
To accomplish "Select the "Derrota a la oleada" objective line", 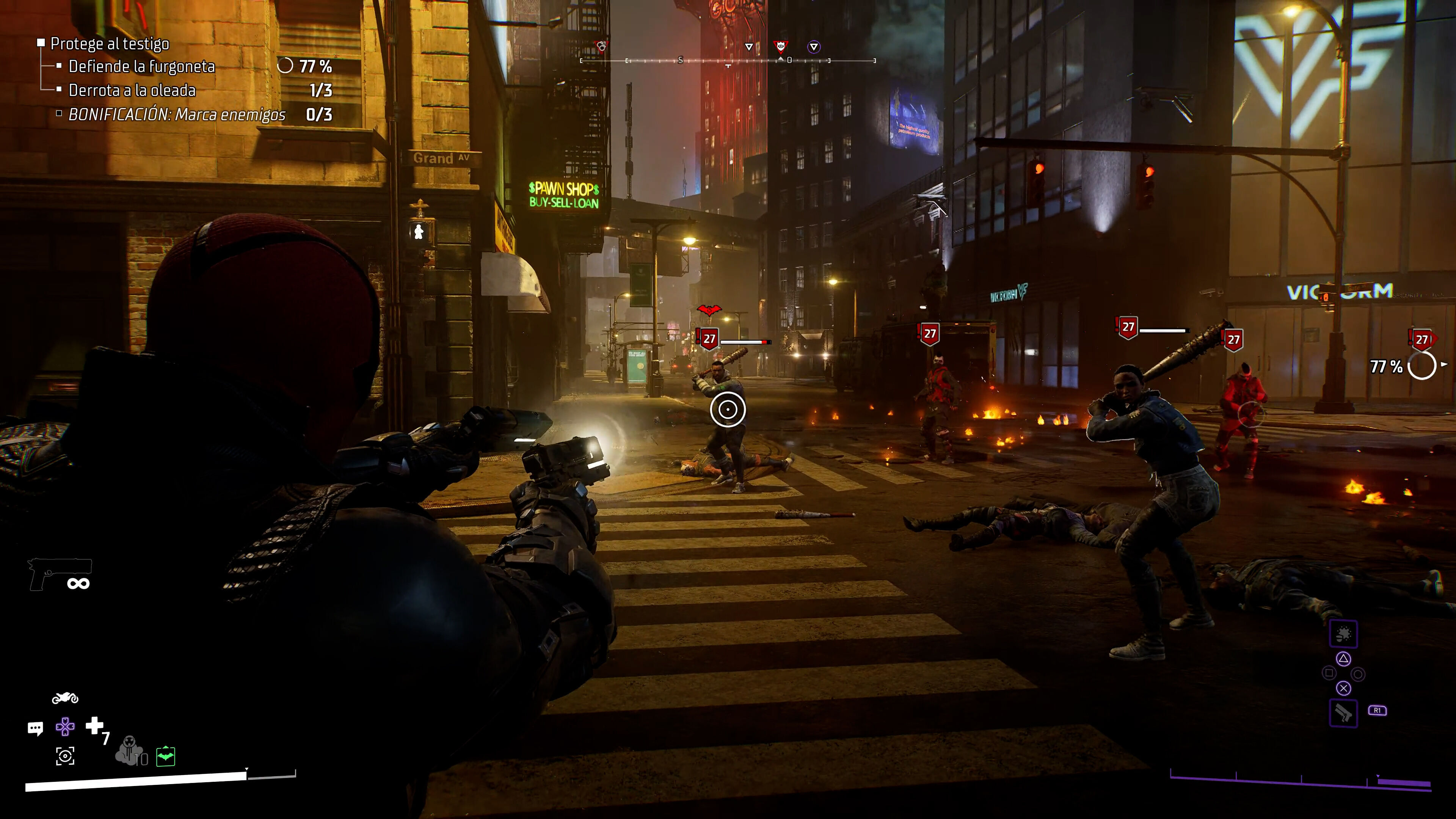I will coord(132,91).
